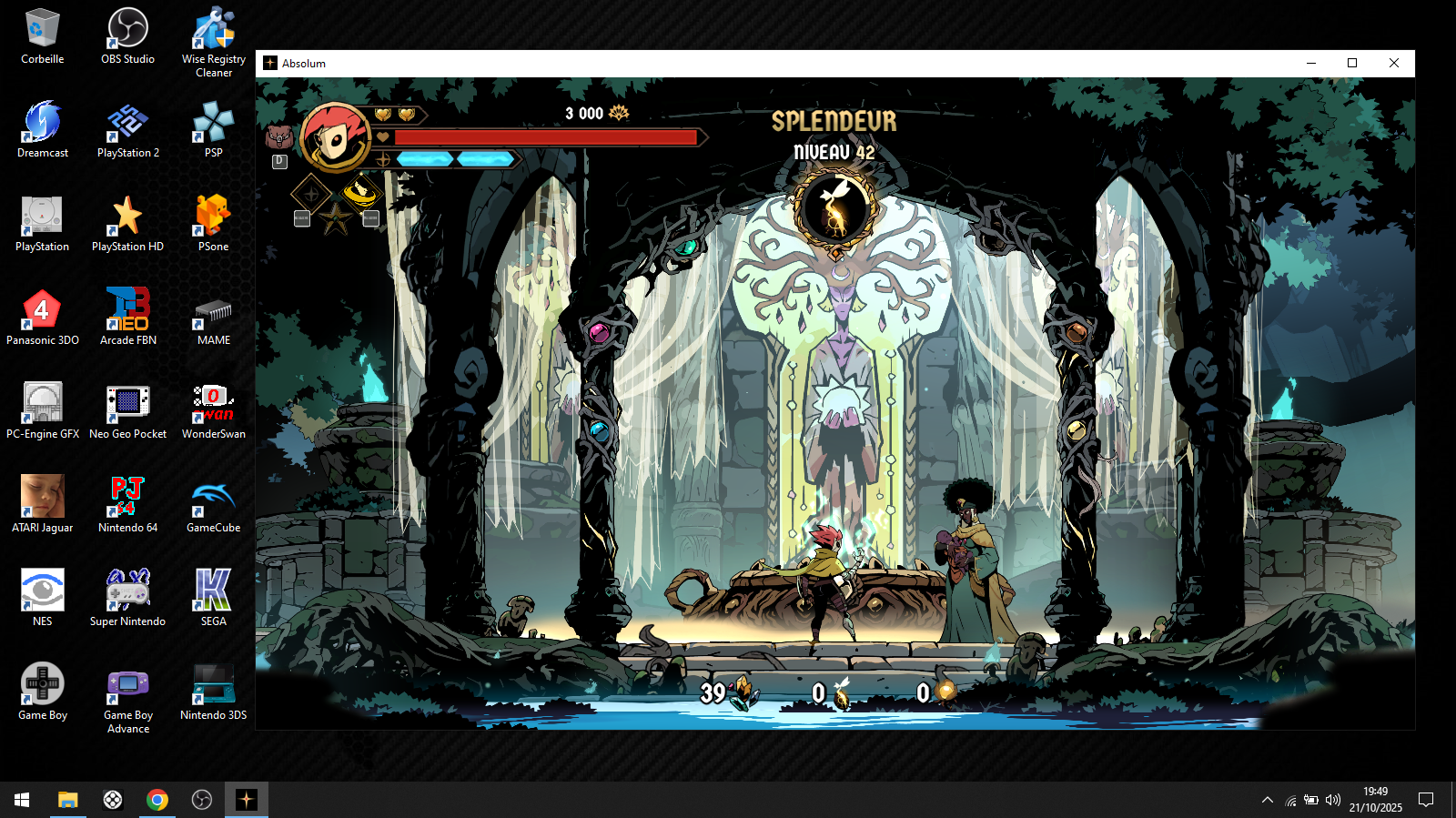Click the red-haired character portrait
The height and width of the screenshot is (818, 1456).
334,137
